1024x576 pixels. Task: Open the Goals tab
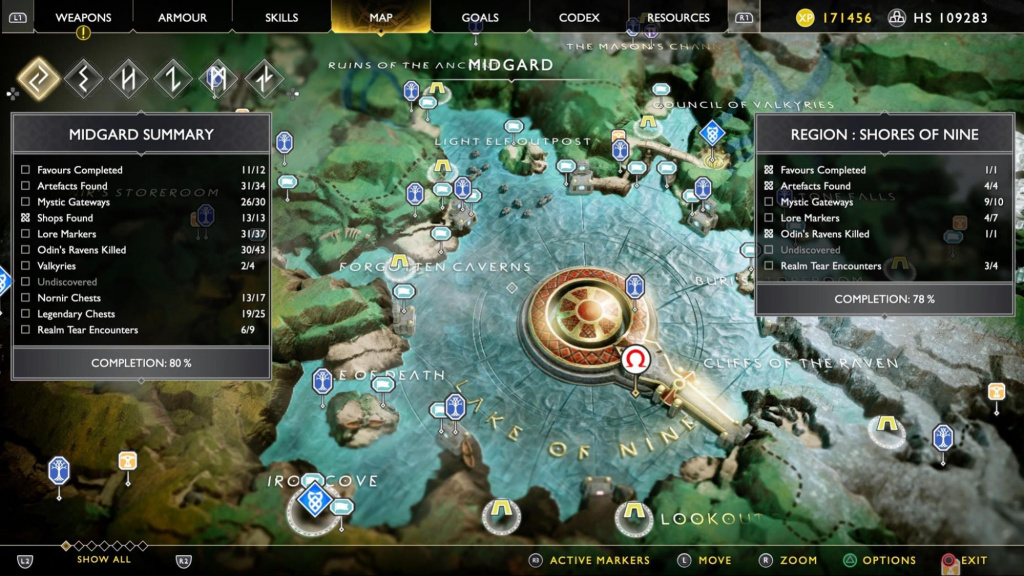(480, 17)
